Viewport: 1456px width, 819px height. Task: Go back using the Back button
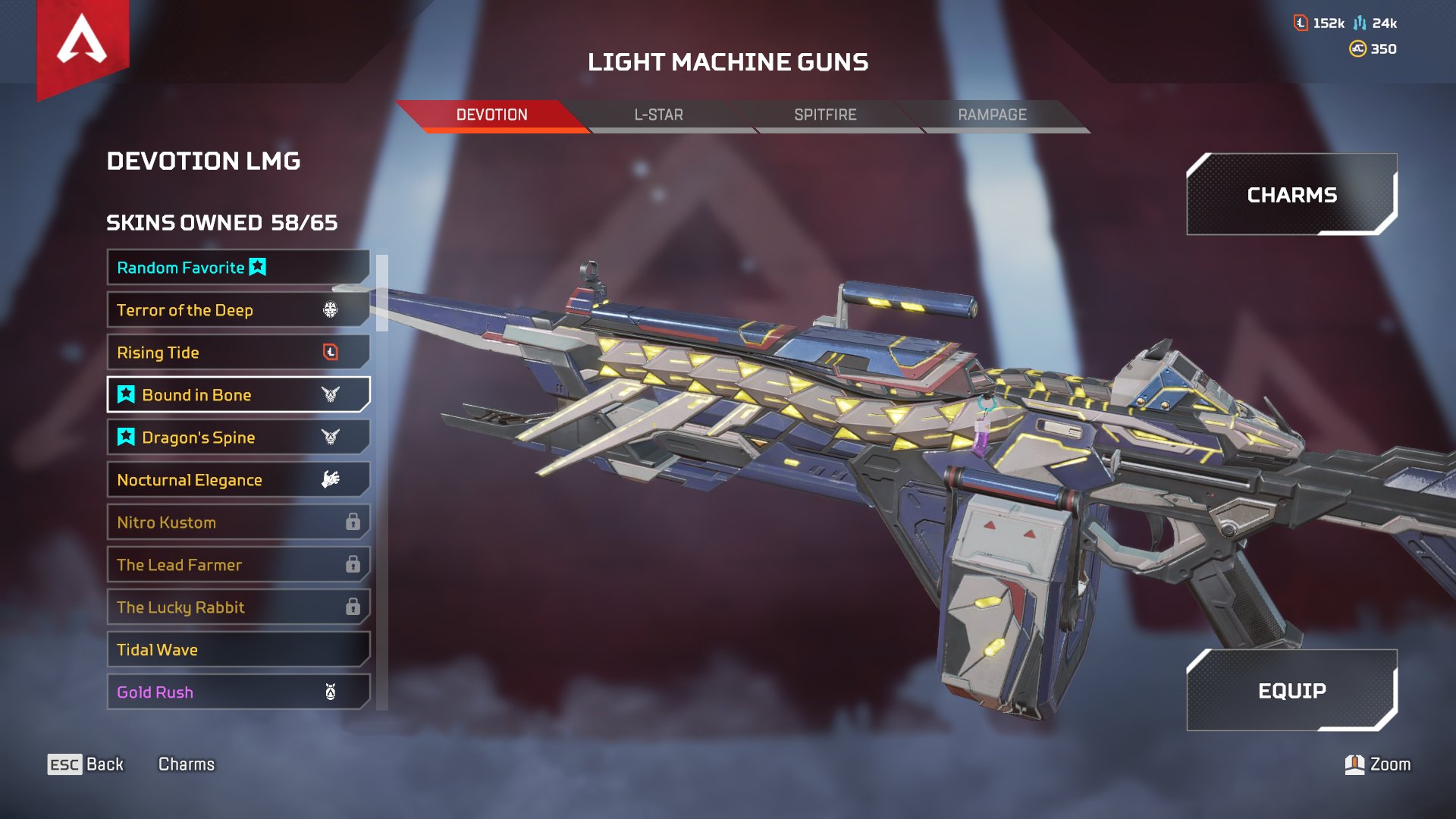pyautogui.click(x=86, y=764)
